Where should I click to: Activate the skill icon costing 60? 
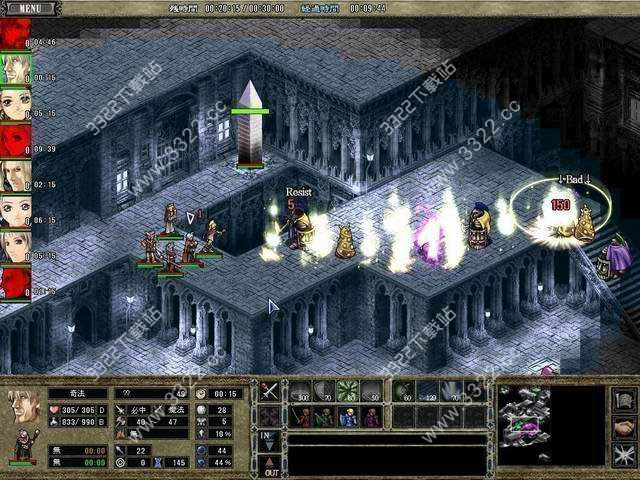coord(403,391)
